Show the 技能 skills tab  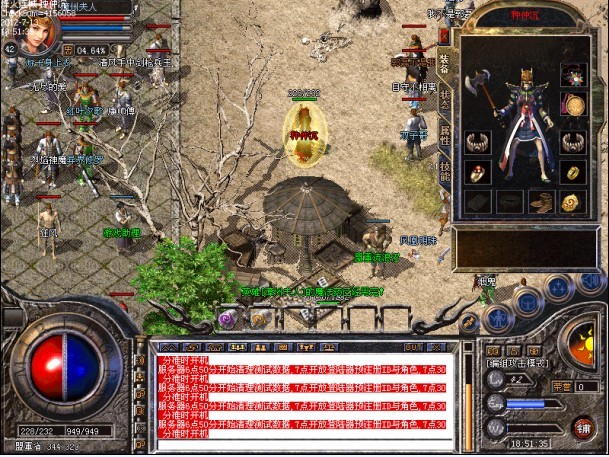(444, 170)
